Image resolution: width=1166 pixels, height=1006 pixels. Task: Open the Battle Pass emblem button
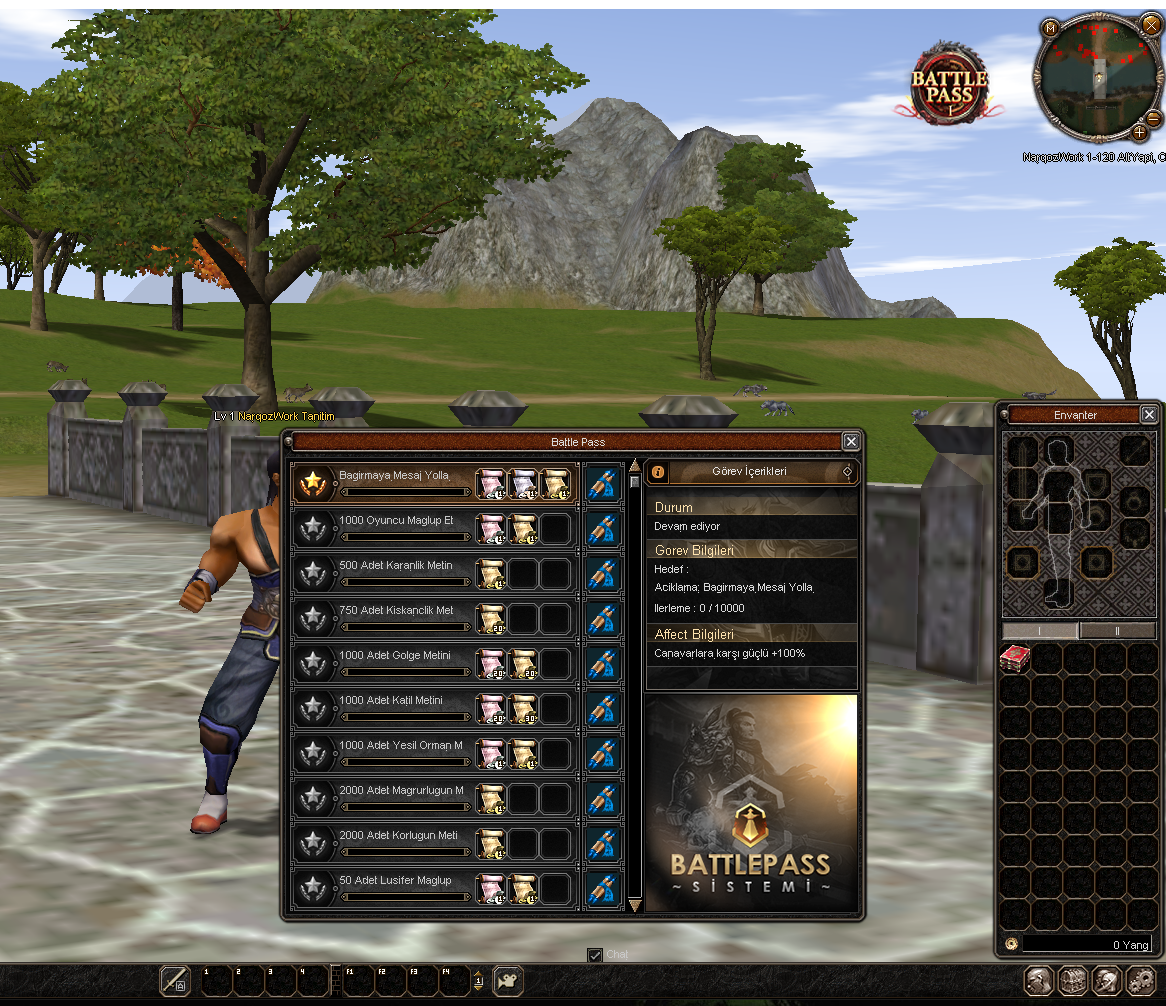(x=949, y=86)
